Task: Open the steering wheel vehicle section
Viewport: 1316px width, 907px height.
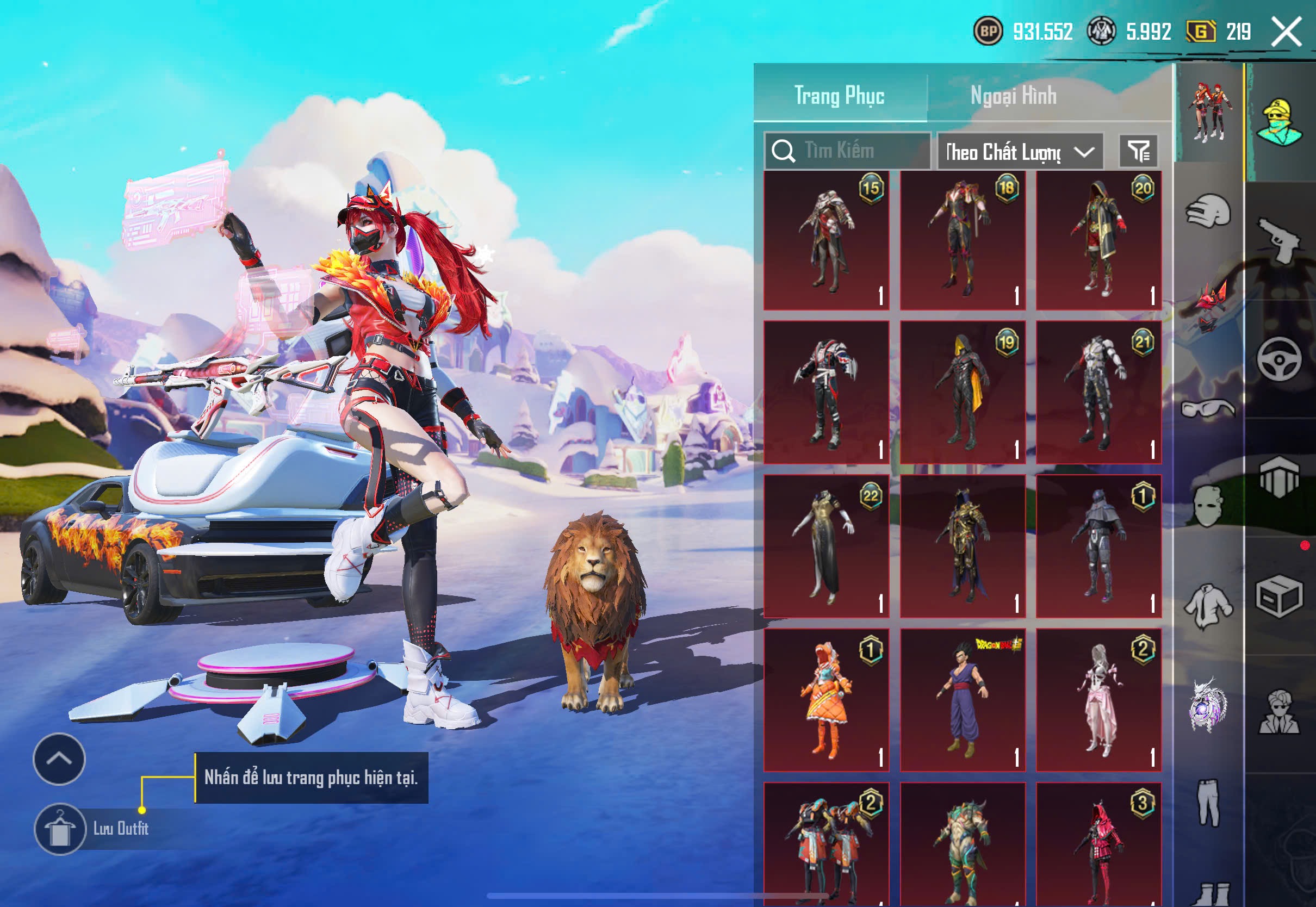Action: pos(1279,359)
